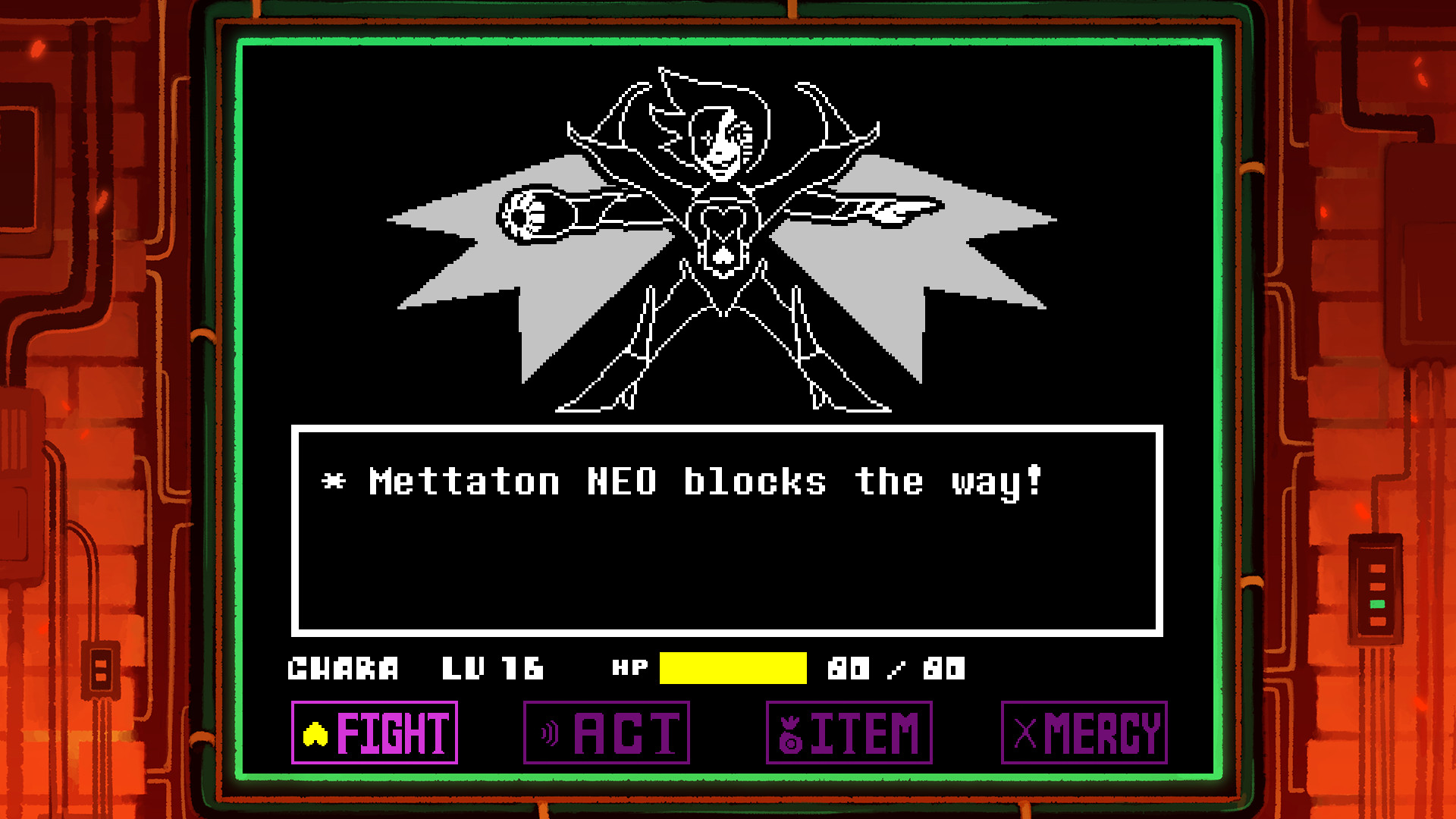Click Mettaton NEO's sprite
Viewport: 1456px width, 819px height.
point(720,227)
